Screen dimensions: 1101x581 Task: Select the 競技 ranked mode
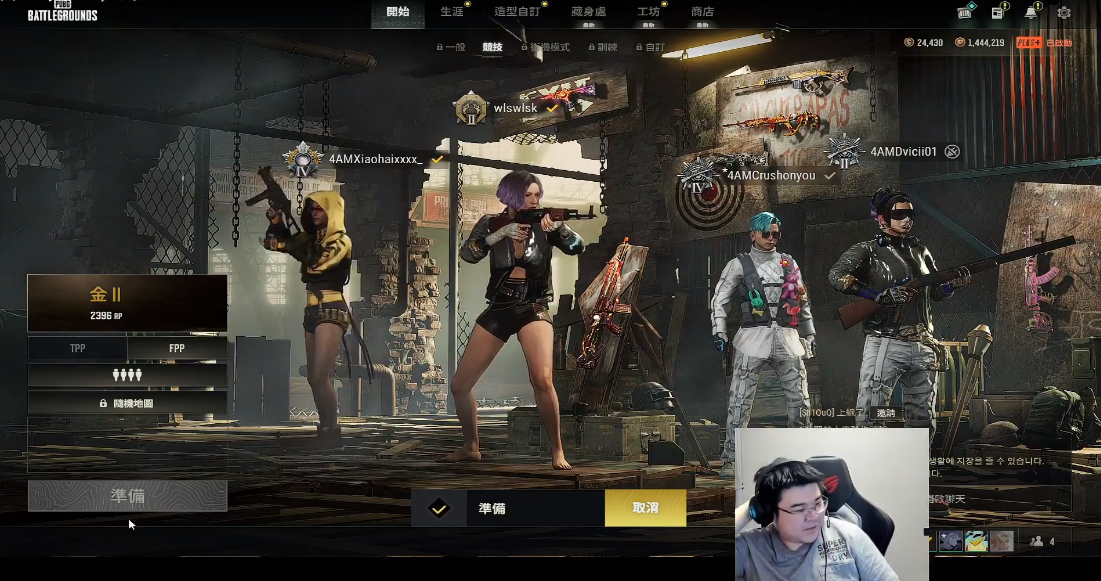tap(492, 47)
